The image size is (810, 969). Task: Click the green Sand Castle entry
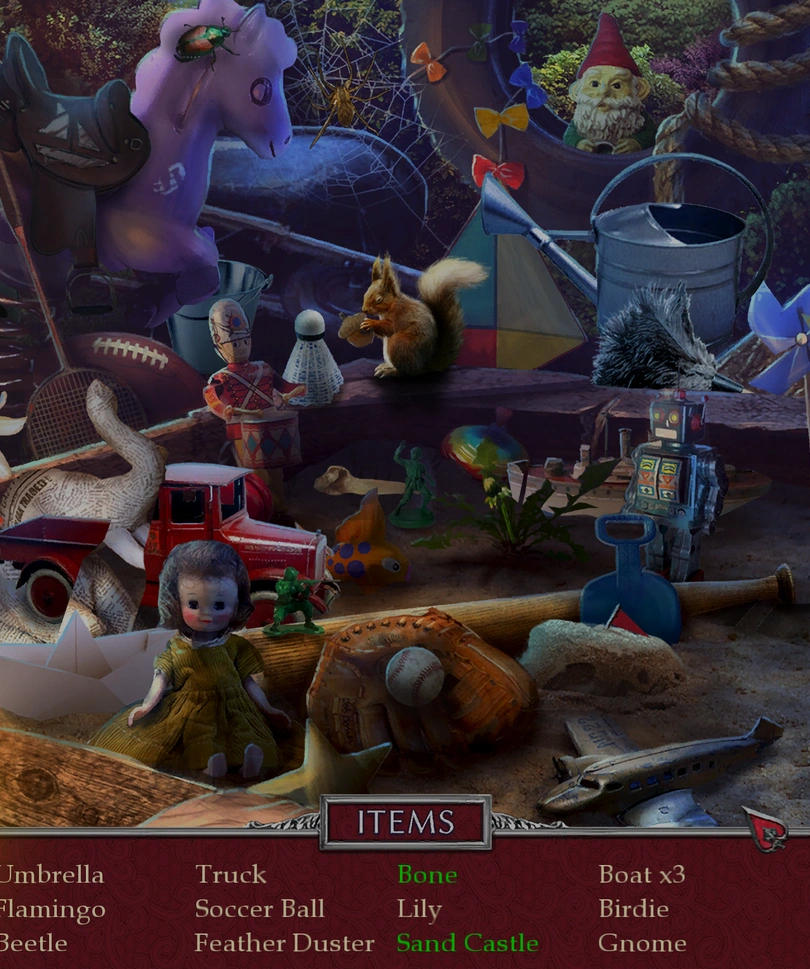[x=467, y=943]
